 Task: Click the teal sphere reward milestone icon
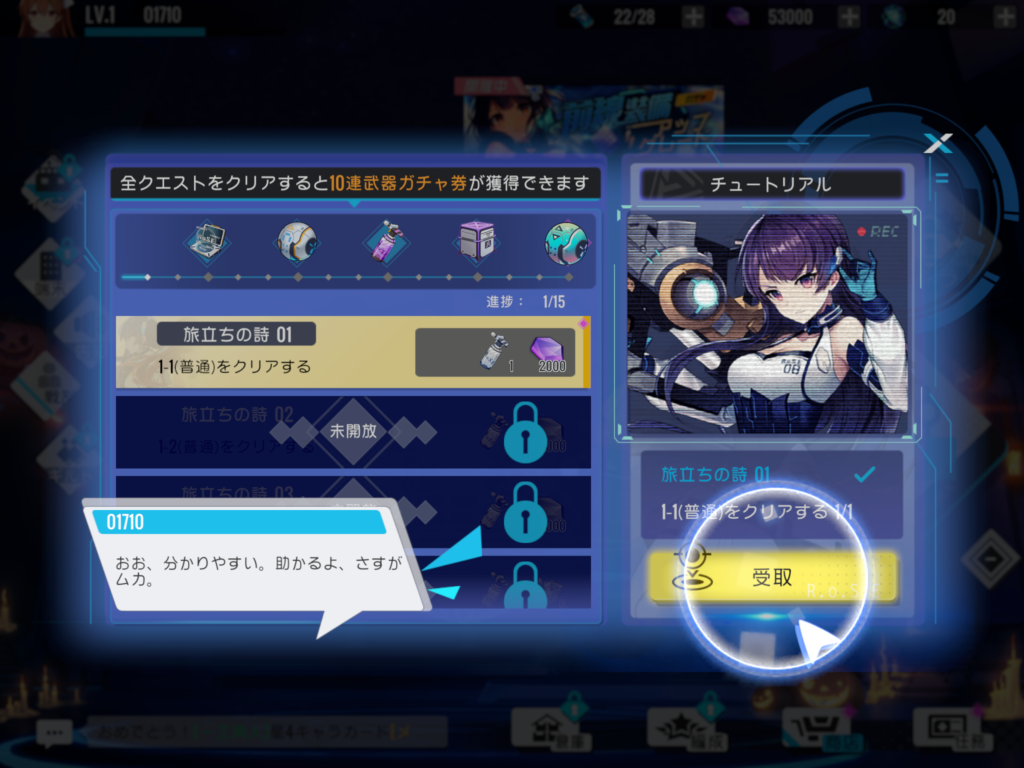pyautogui.click(x=565, y=241)
